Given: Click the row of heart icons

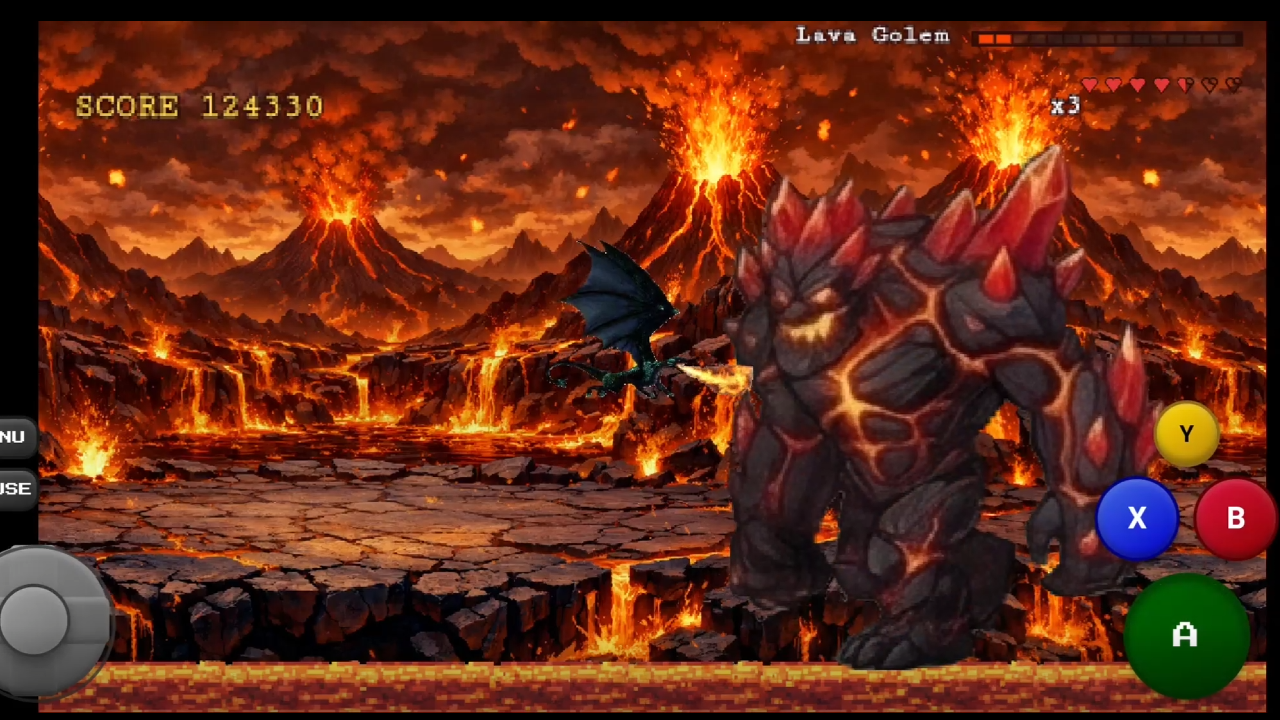Looking at the screenshot, I should (x=1160, y=85).
